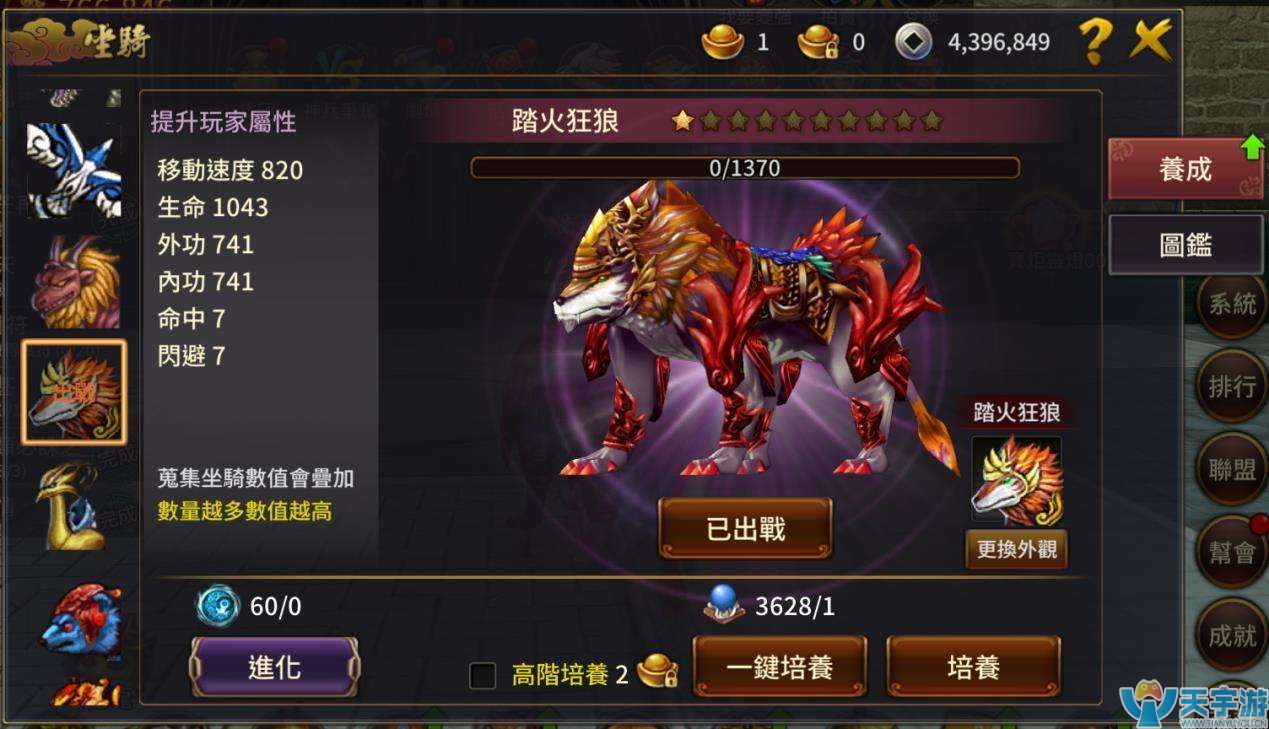Viewport: 1269px width, 729px height.
Task: Open the 聯盟 alliance button
Action: click(x=1231, y=470)
